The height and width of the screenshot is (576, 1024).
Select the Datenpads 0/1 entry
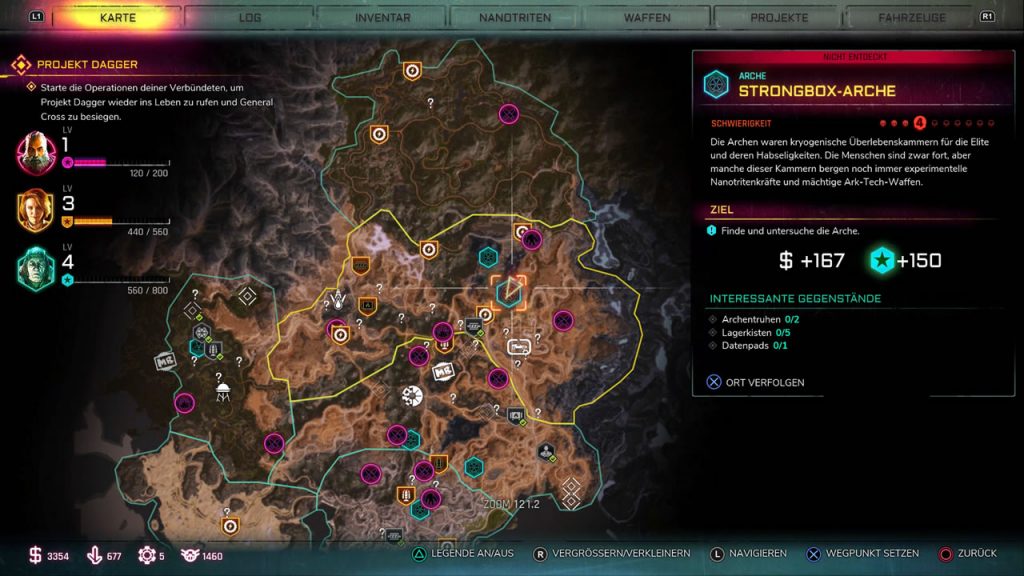(749, 346)
